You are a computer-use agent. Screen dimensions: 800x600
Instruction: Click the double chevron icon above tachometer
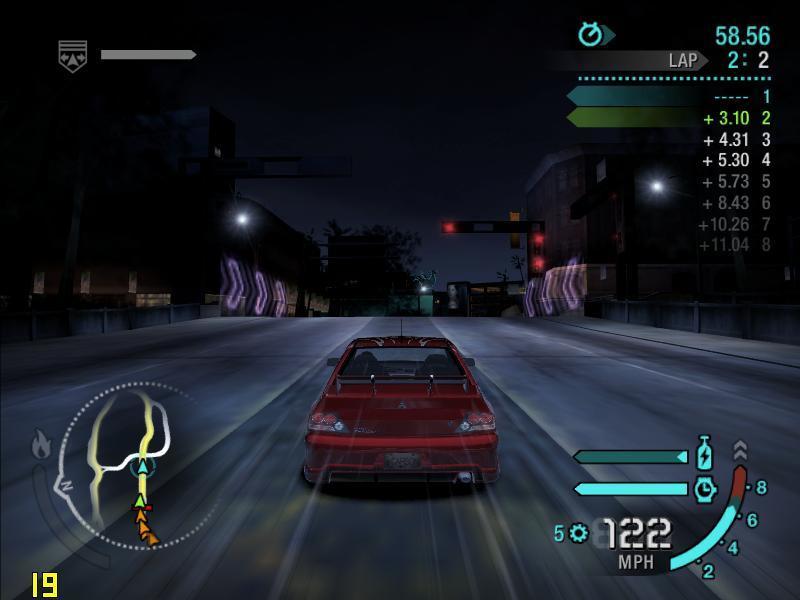click(740, 449)
